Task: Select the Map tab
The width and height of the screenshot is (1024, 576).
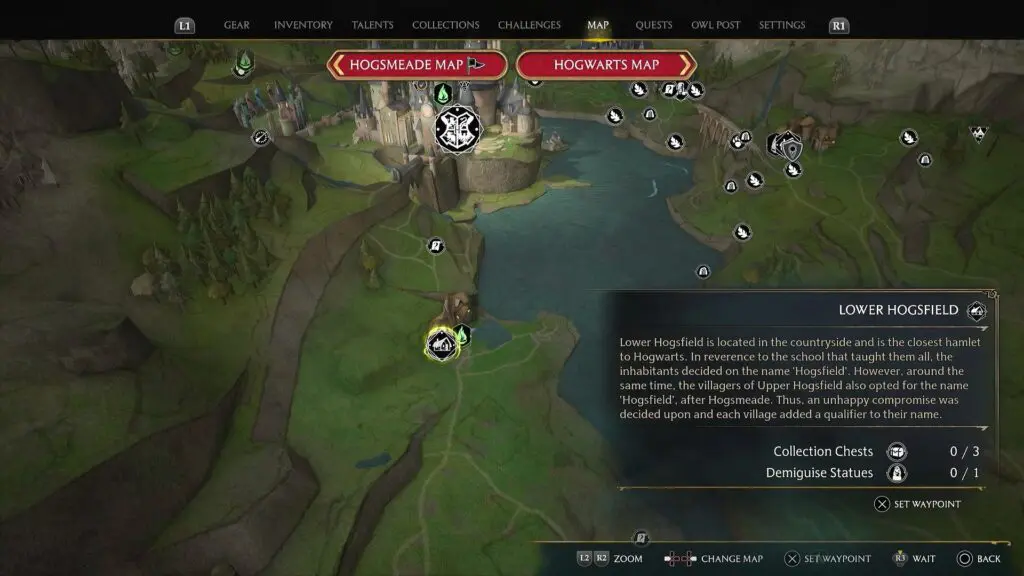Action: 598,25
